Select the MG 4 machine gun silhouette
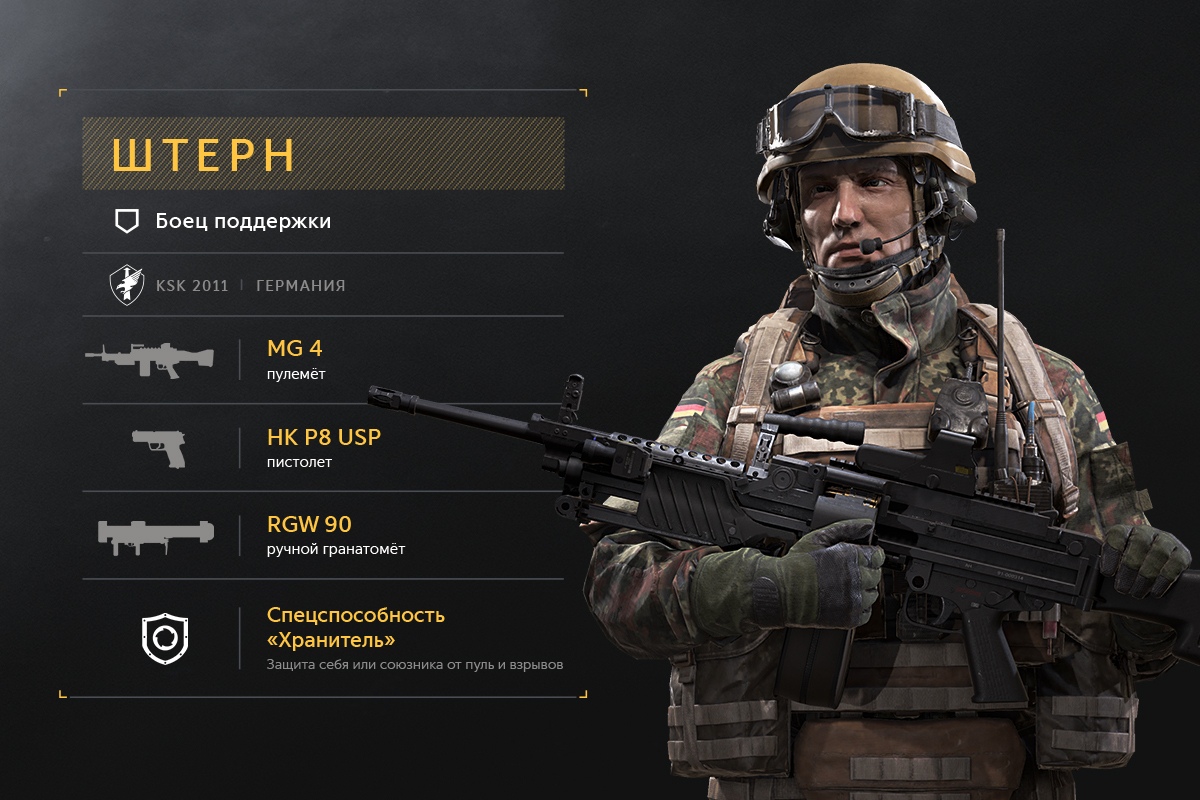 [150, 359]
